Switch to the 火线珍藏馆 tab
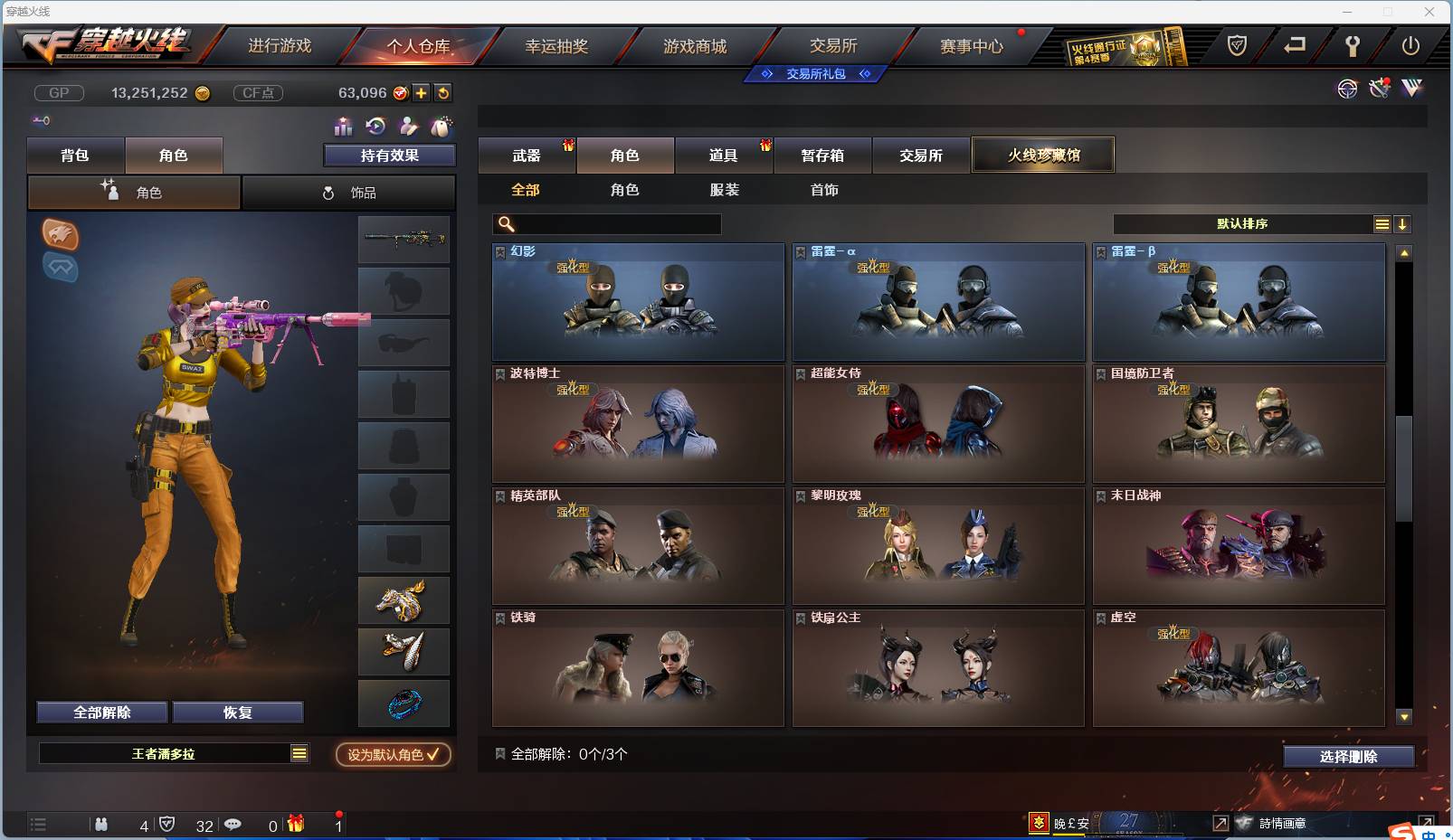The height and width of the screenshot is (840, 1453). tap(1043, 155)
